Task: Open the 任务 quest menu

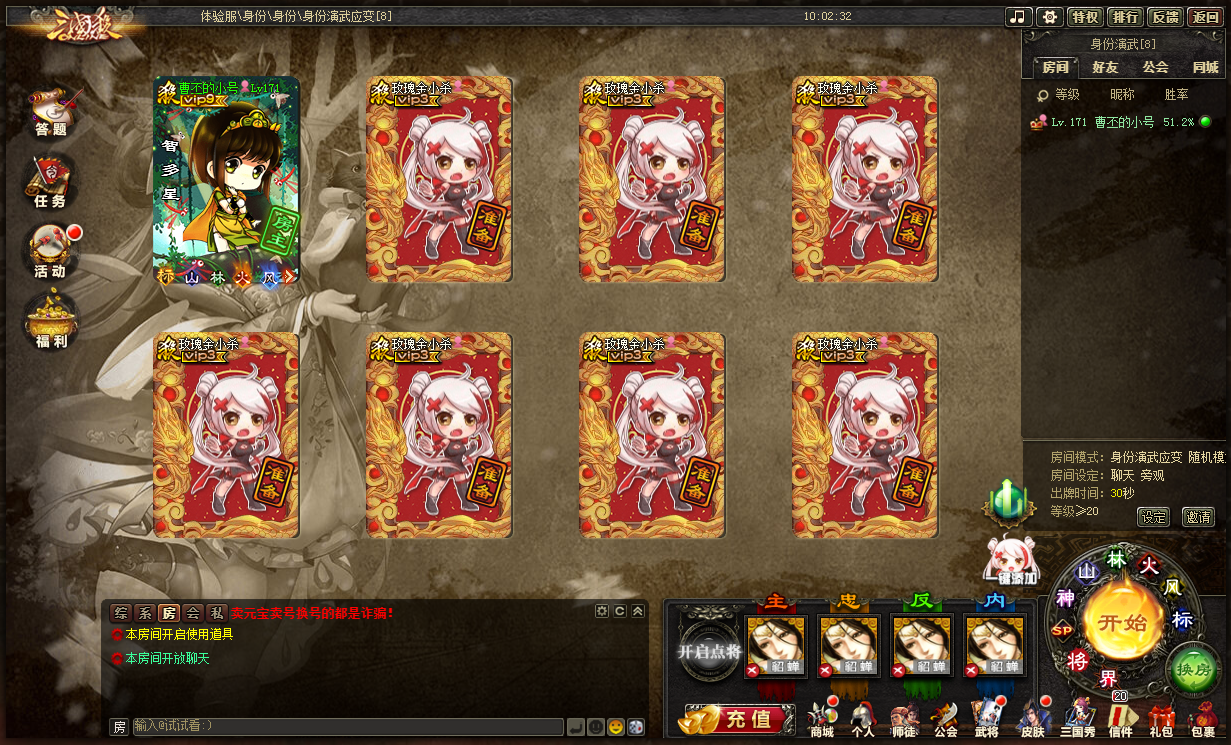Action: (50, 183)
